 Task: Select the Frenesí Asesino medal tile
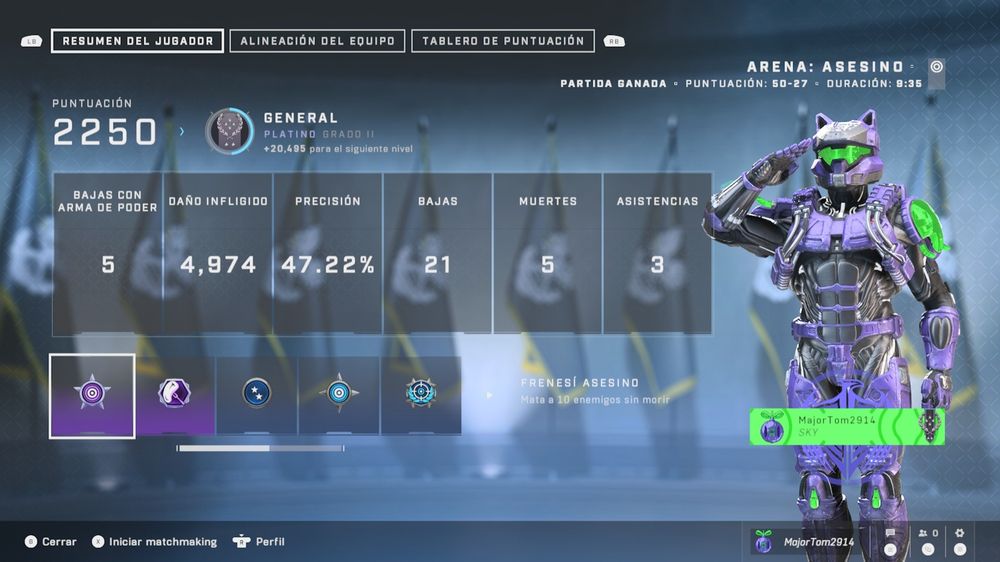point(92,395)
